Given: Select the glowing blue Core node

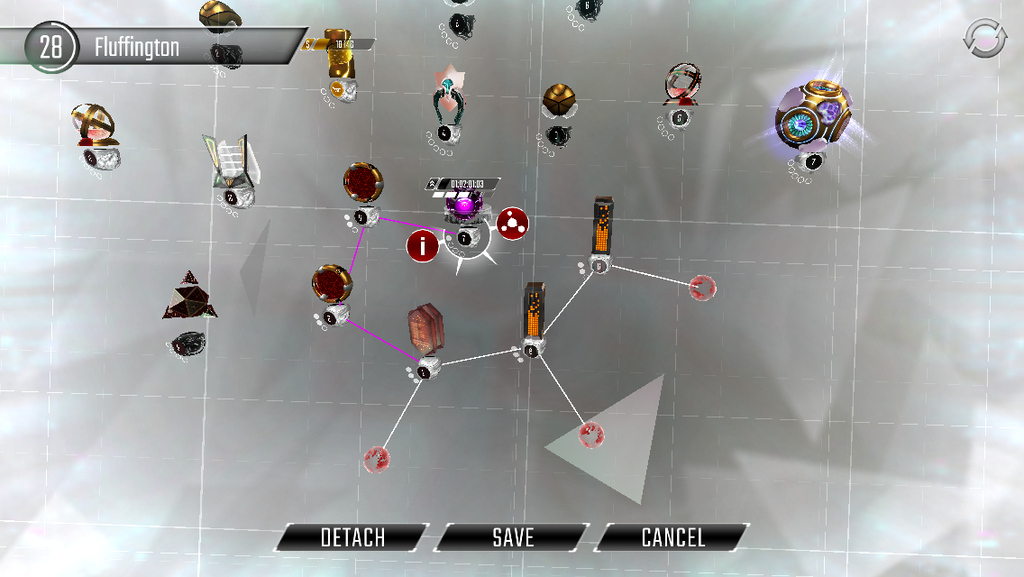Looking at the screenshot, I should (x=814, y=116).
